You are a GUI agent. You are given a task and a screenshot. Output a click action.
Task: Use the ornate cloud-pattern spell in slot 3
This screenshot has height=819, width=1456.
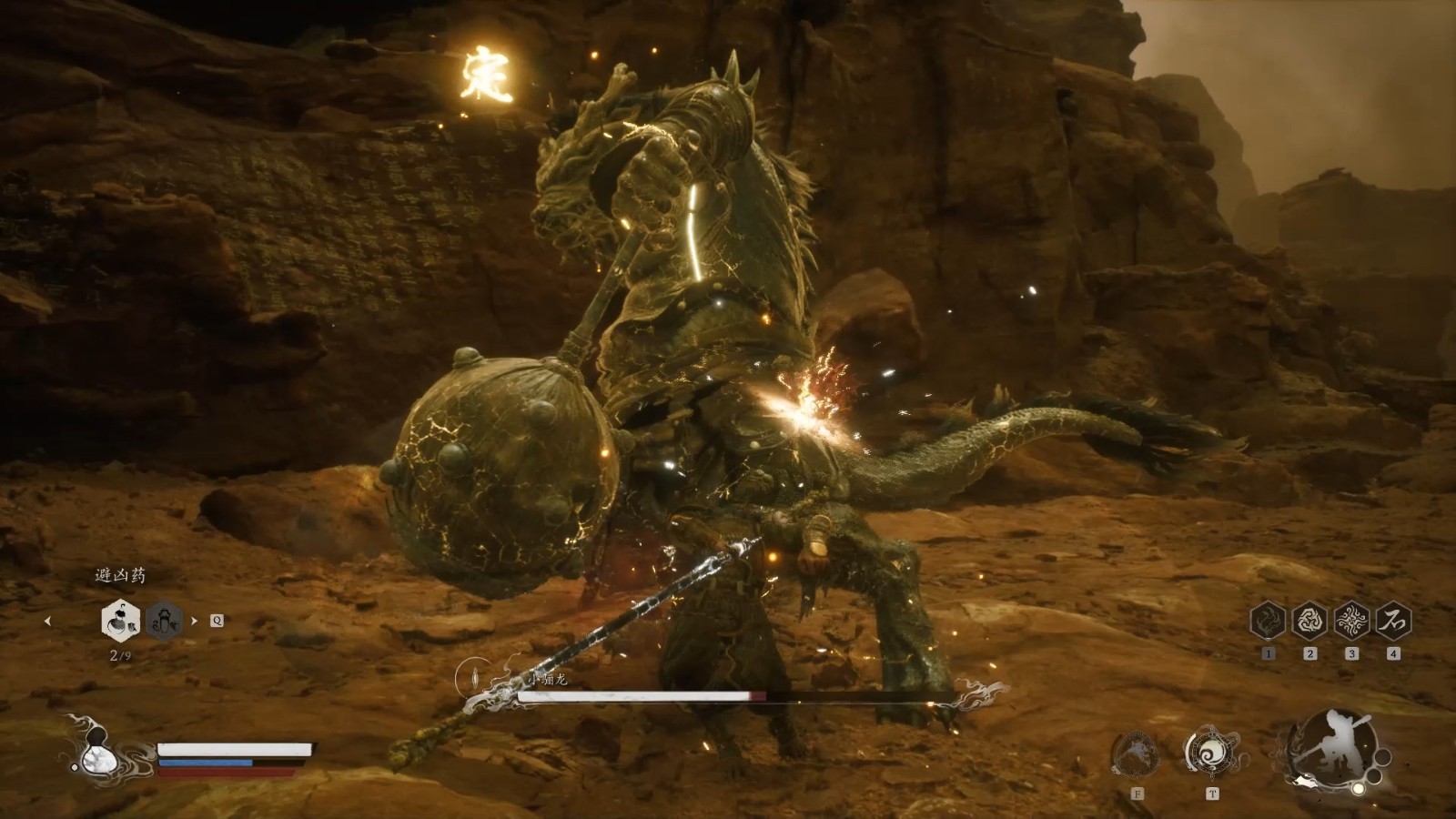(1351, 621)
